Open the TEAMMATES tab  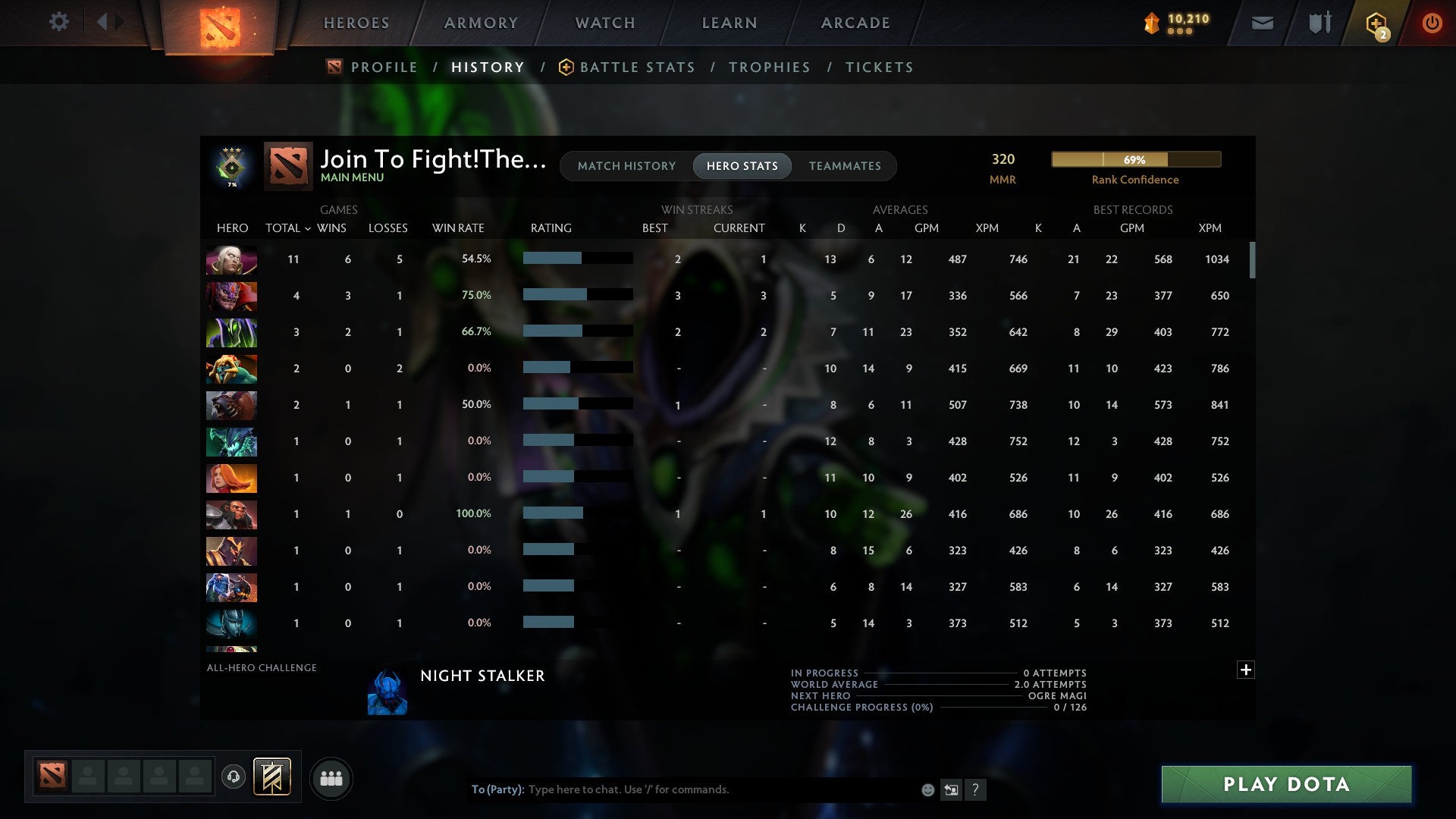point(845,165)
